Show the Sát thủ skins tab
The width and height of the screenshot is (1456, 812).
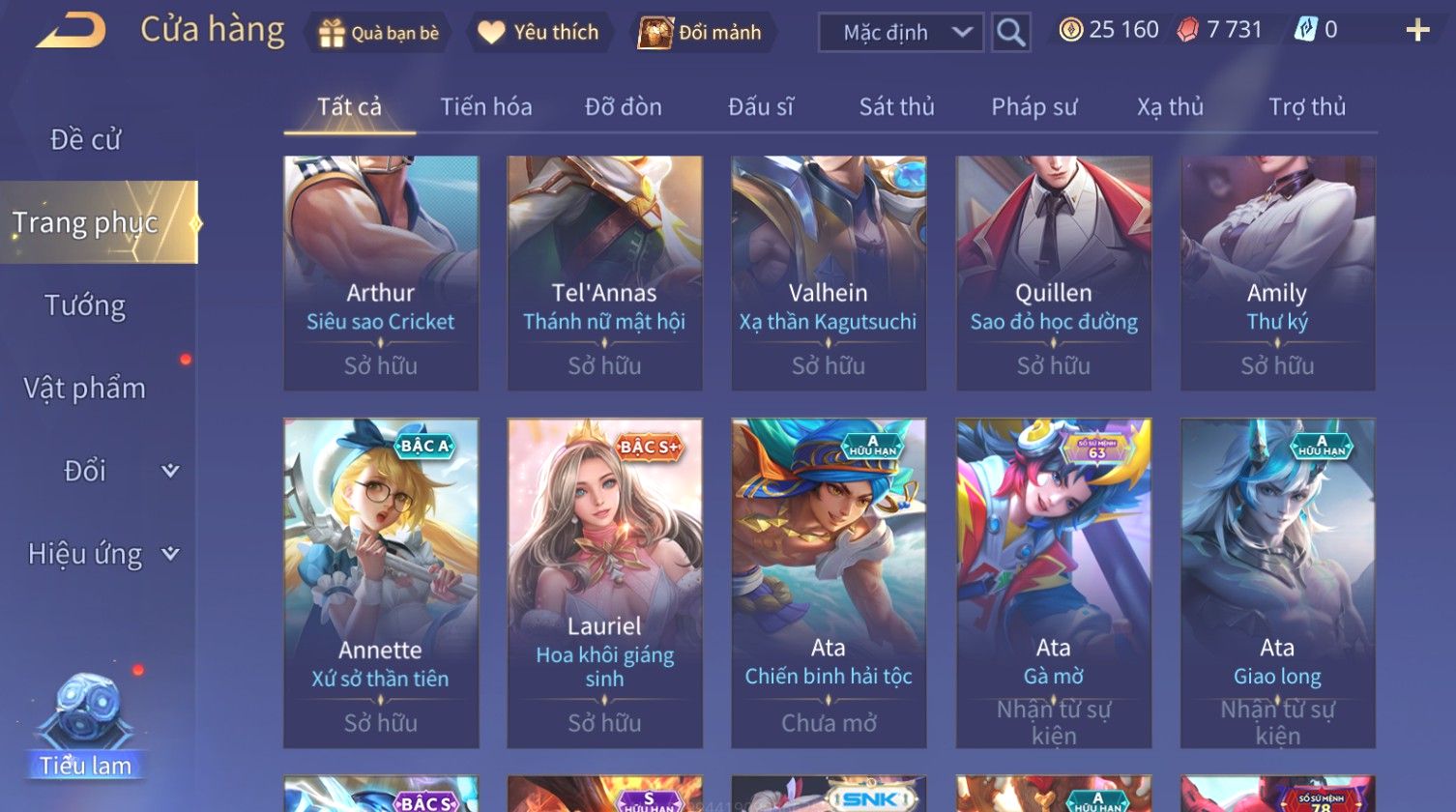[896, 107]
